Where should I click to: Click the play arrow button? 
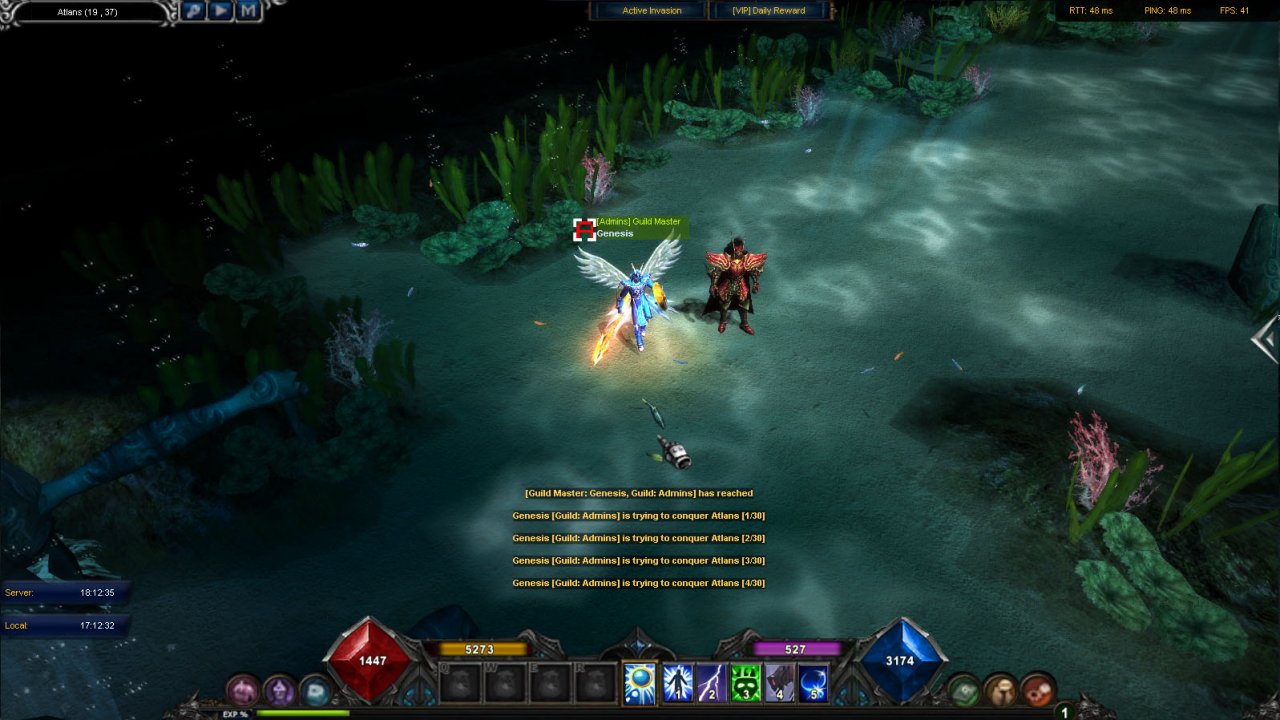[x=222, y=11]
